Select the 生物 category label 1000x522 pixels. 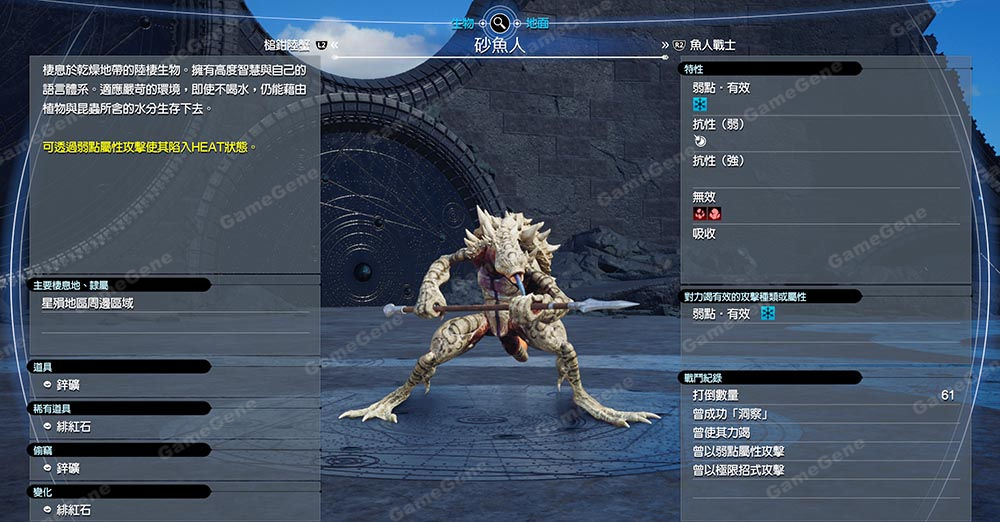pos(462,22)
